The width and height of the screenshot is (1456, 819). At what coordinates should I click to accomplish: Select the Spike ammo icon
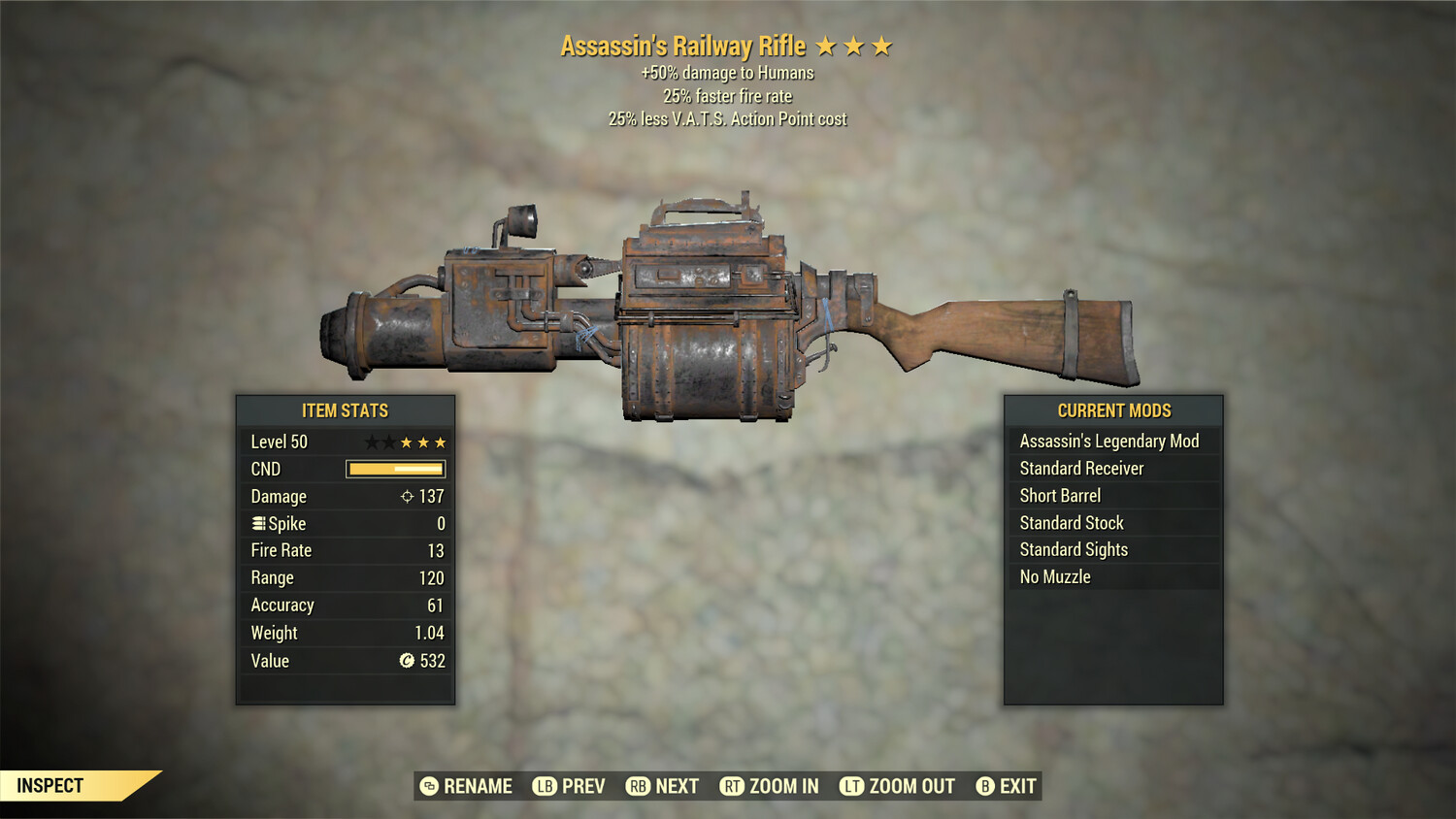click(x=257, y=523)
